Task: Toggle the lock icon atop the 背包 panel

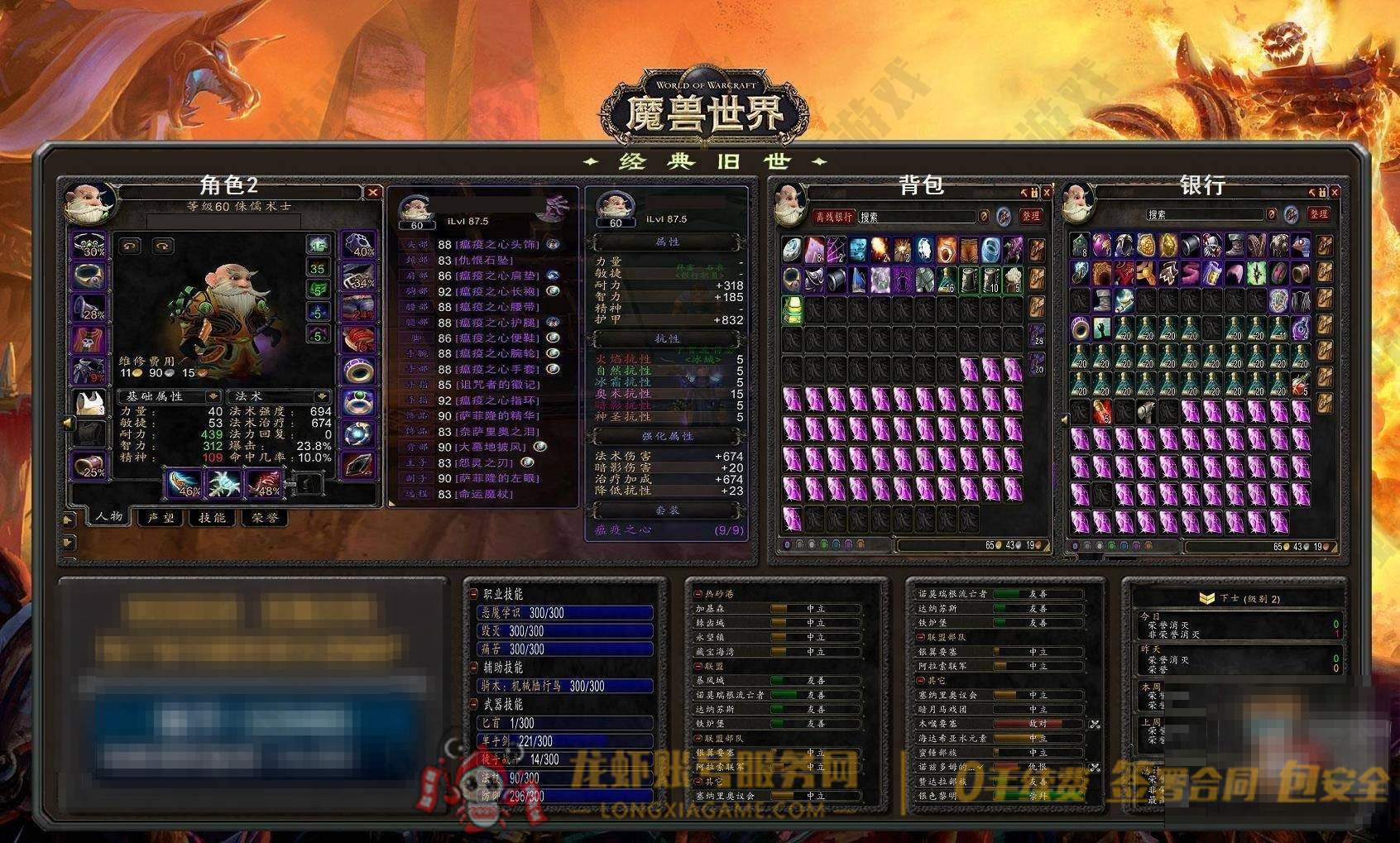Action: pyautogui.click(x=1033, y=191)
